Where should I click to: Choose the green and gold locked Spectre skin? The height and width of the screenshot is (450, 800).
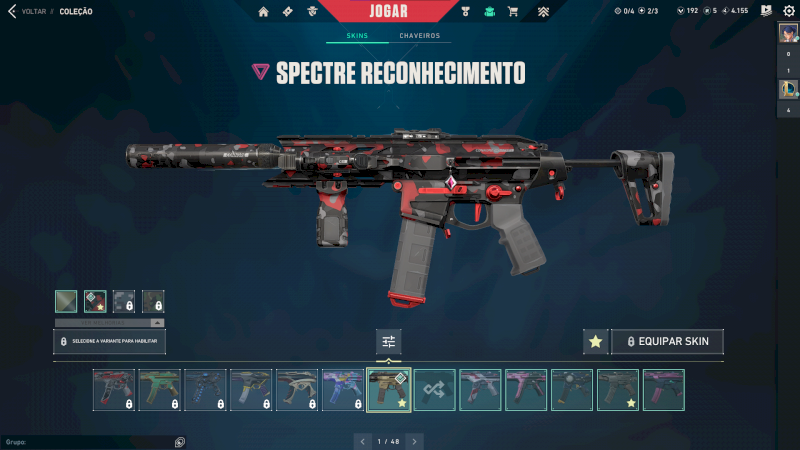click(x=159, y=390)
